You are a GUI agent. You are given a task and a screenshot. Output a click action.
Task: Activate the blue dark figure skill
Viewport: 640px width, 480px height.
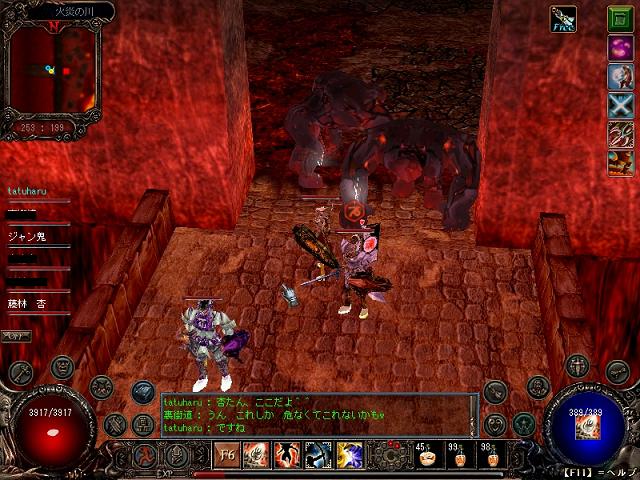tap(318, 456)
